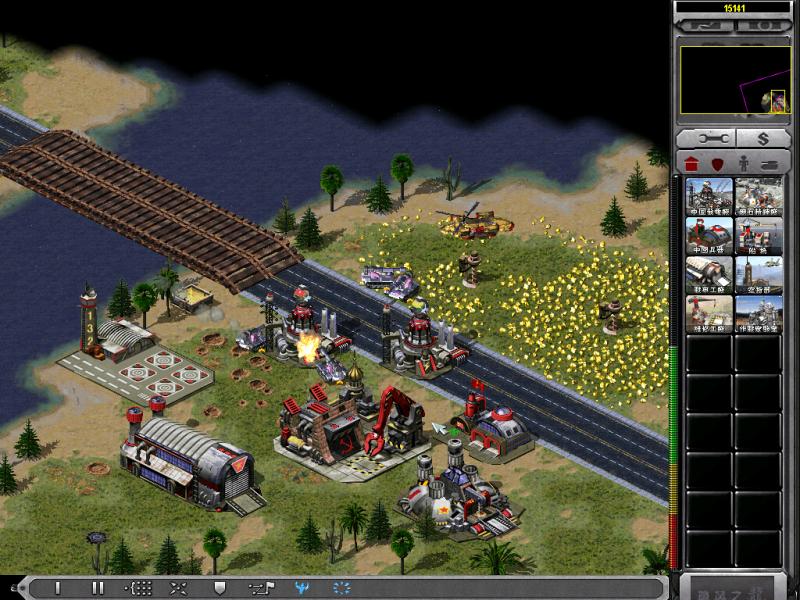800x600 pixels.
Task: Choose the battle lab build icon
Action: coord(759,314)
